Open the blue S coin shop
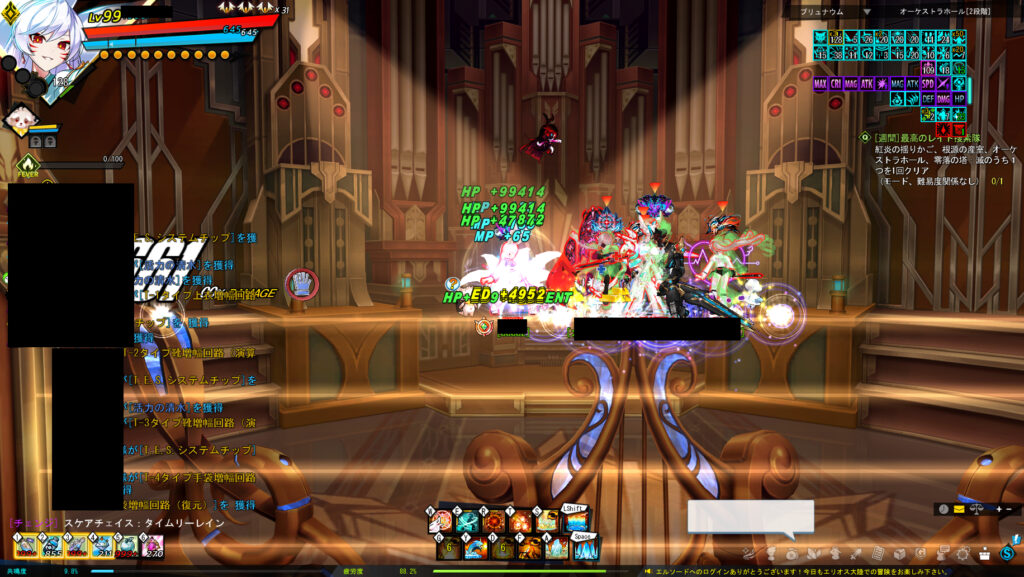 pyautogui.click(x=1006, y=553)
